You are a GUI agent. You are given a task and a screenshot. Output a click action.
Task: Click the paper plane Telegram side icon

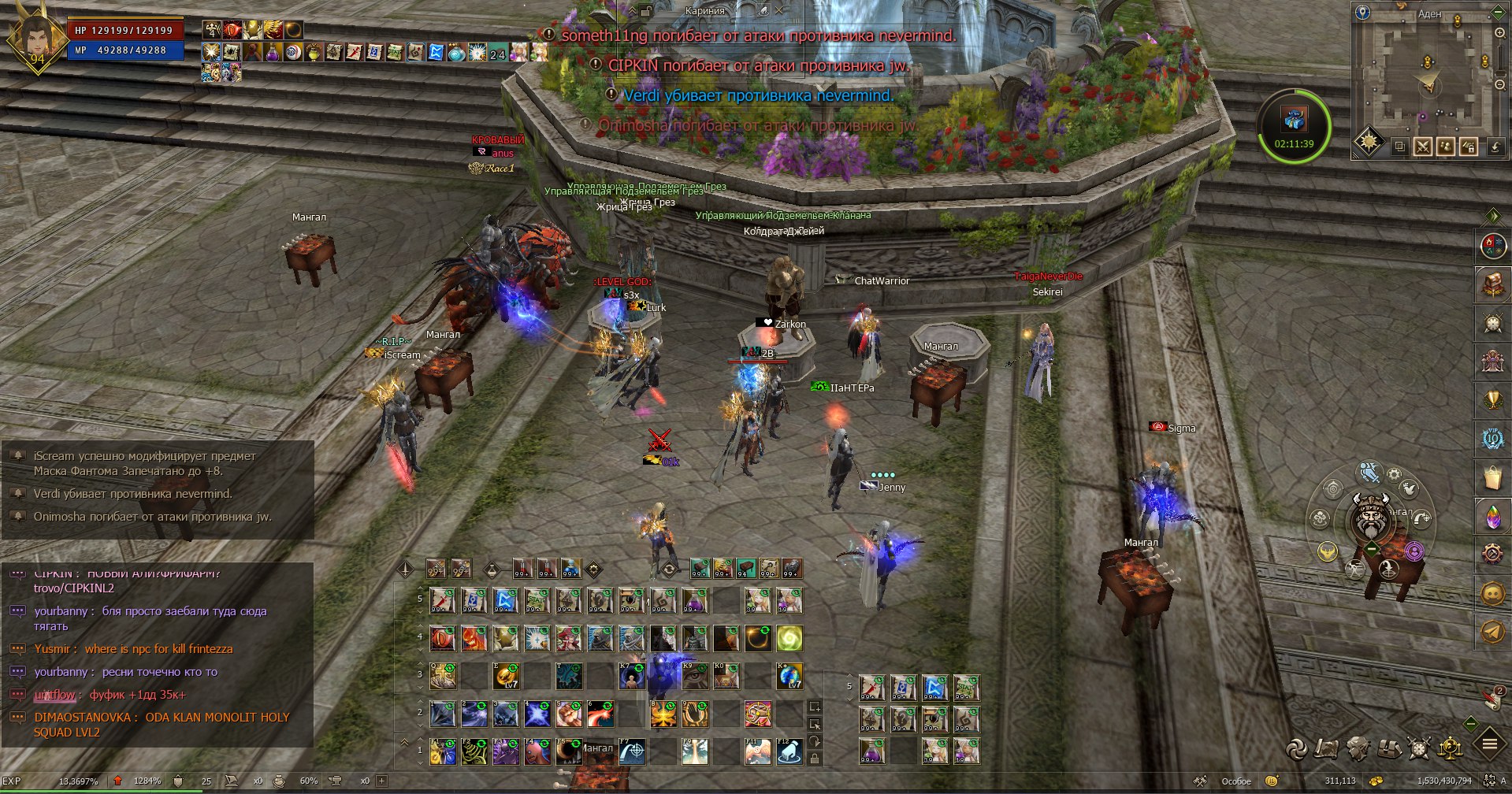point(1492,633)
